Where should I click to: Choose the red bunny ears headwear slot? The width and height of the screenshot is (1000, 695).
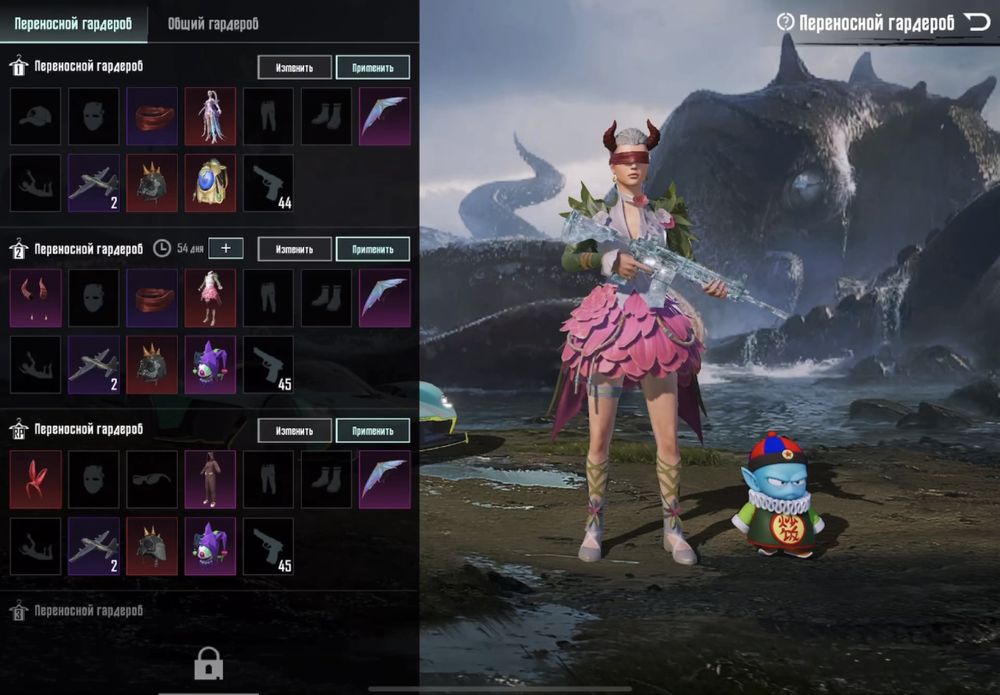36,479
